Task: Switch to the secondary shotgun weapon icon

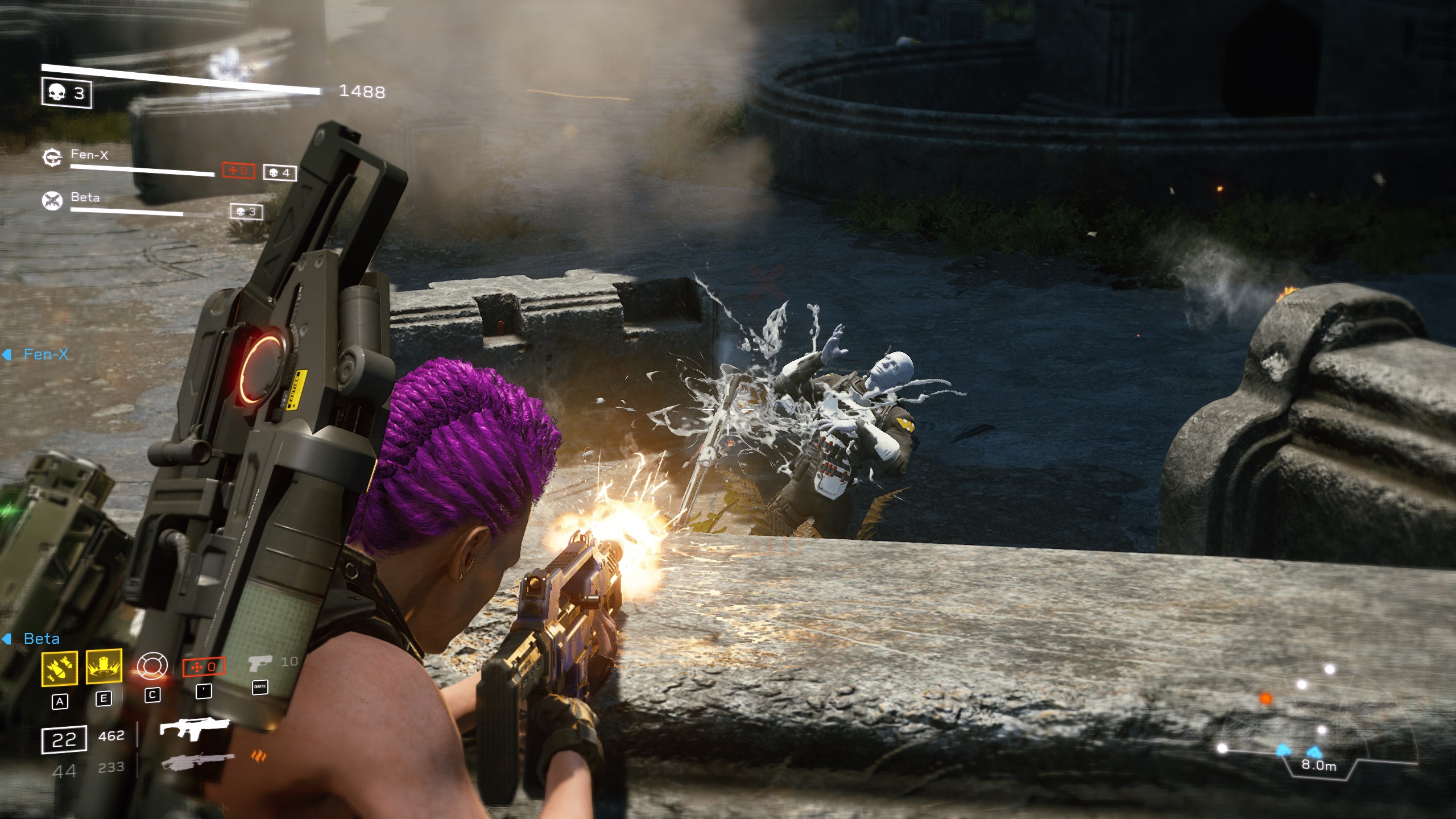Action: coord(197,762)
